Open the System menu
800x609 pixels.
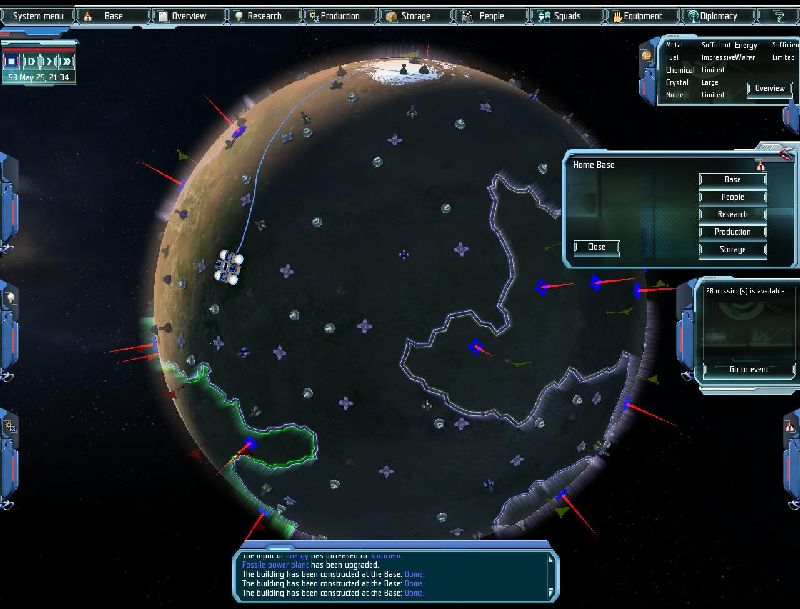coord(37,16)
